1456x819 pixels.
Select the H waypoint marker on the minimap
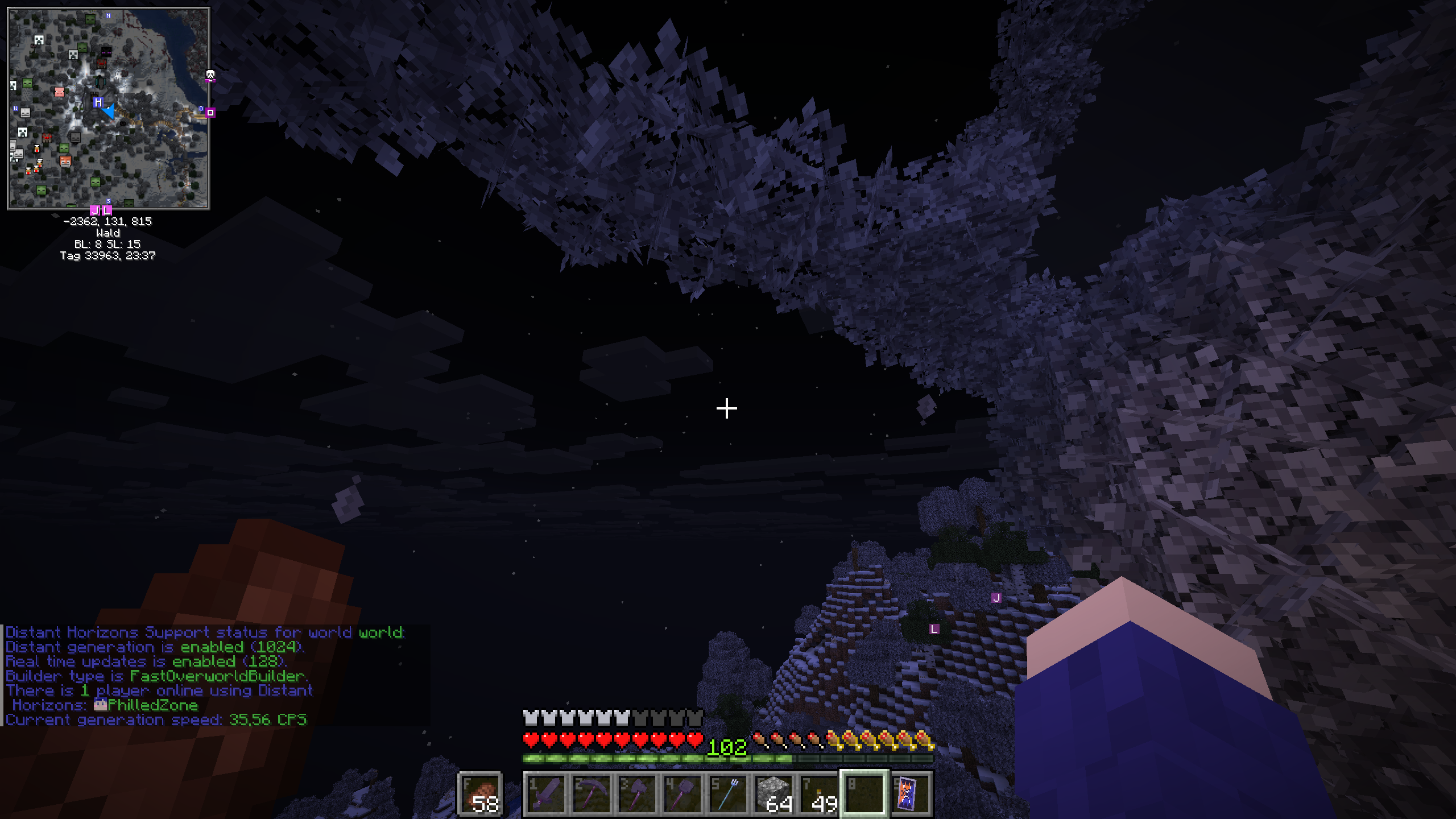point(98,102)
